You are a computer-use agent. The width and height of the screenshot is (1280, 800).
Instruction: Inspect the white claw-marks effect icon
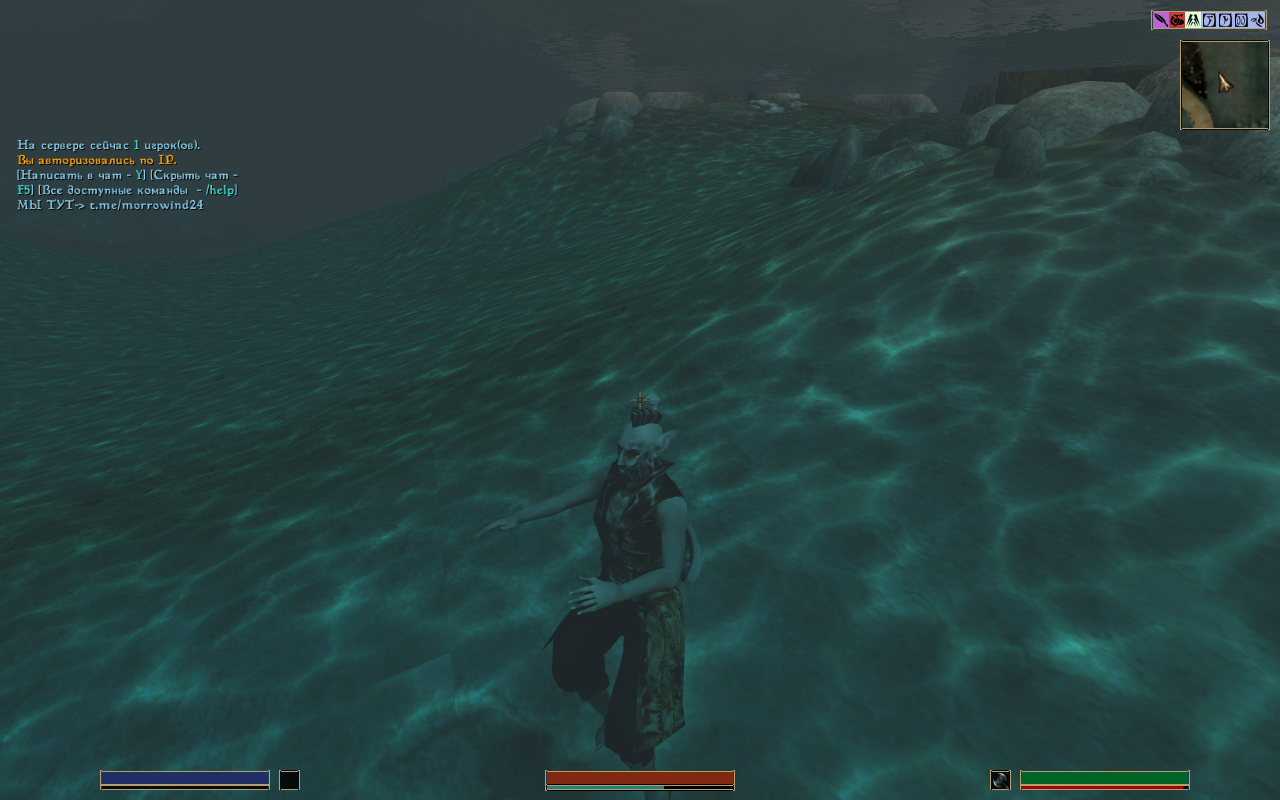(x=1193, y=20)
